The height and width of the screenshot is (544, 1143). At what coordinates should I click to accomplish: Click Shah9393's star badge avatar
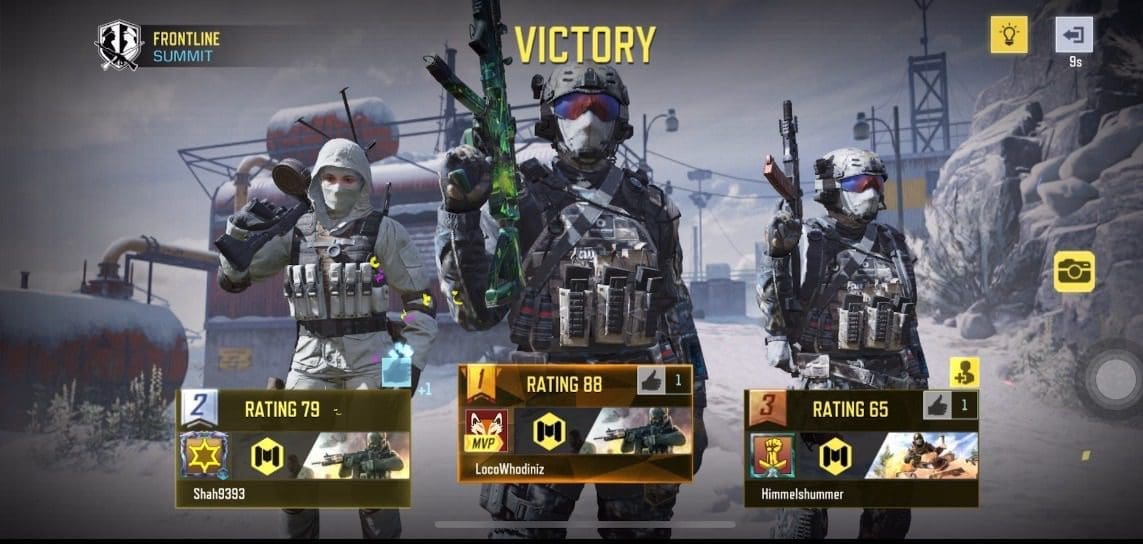[x=204, y=455]
